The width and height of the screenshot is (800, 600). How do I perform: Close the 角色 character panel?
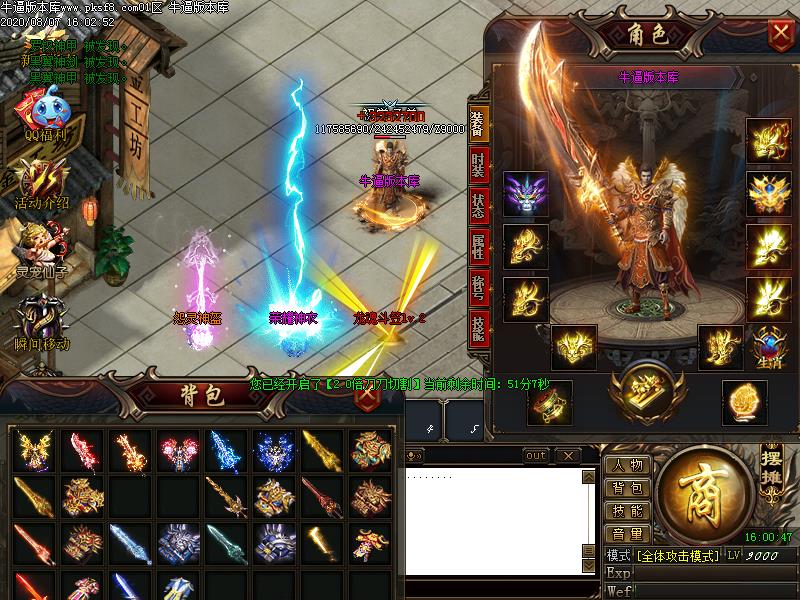tap(780, 34)
